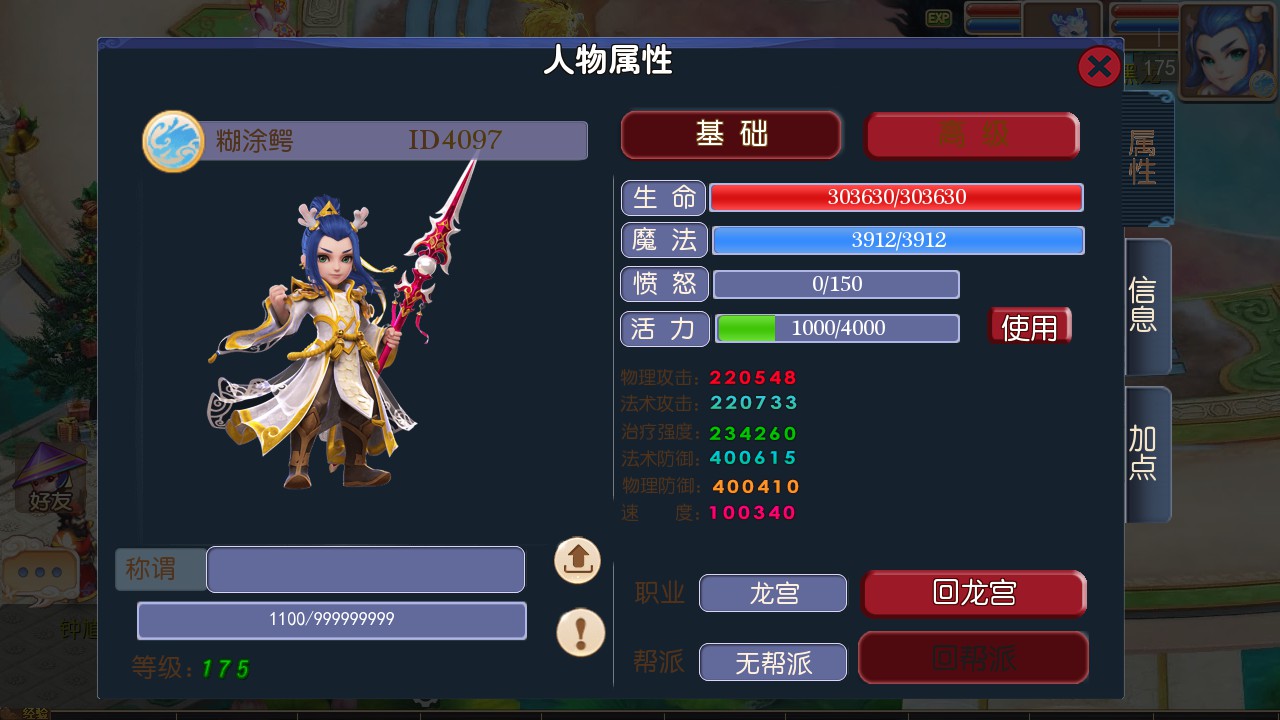Viewport: 1280px width, 720px height.
Task: Click the 无帮派 guild field
Action: pyautogui.click(x=773, y=662)
